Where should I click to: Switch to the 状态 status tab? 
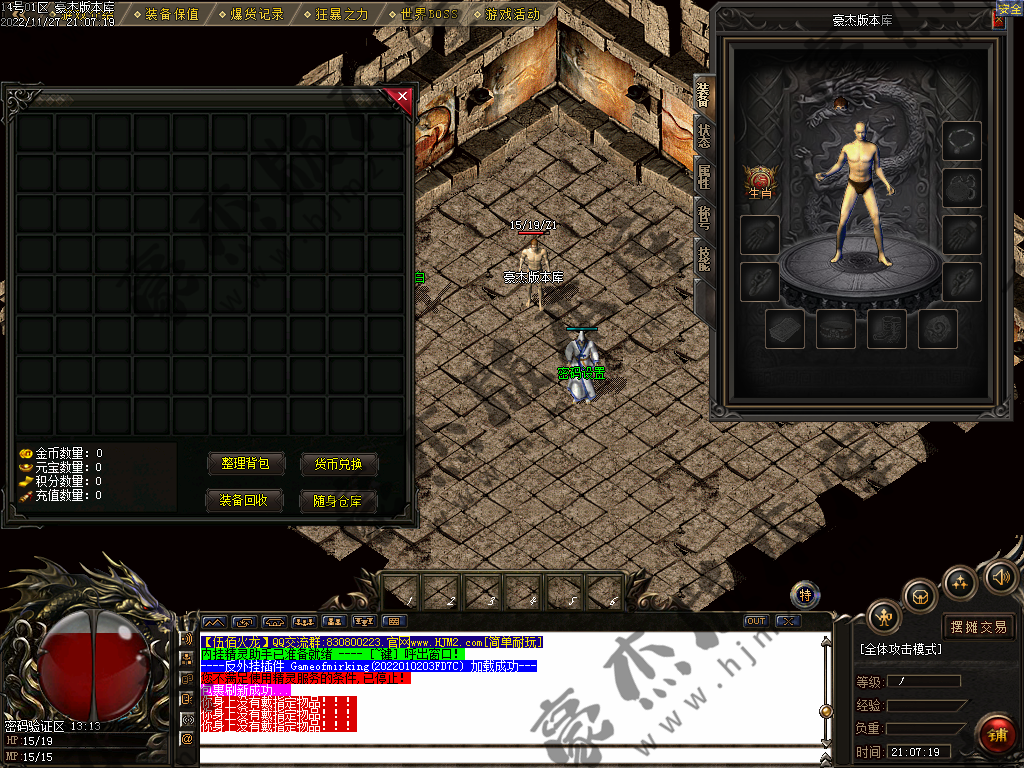(x=704, y=137)
